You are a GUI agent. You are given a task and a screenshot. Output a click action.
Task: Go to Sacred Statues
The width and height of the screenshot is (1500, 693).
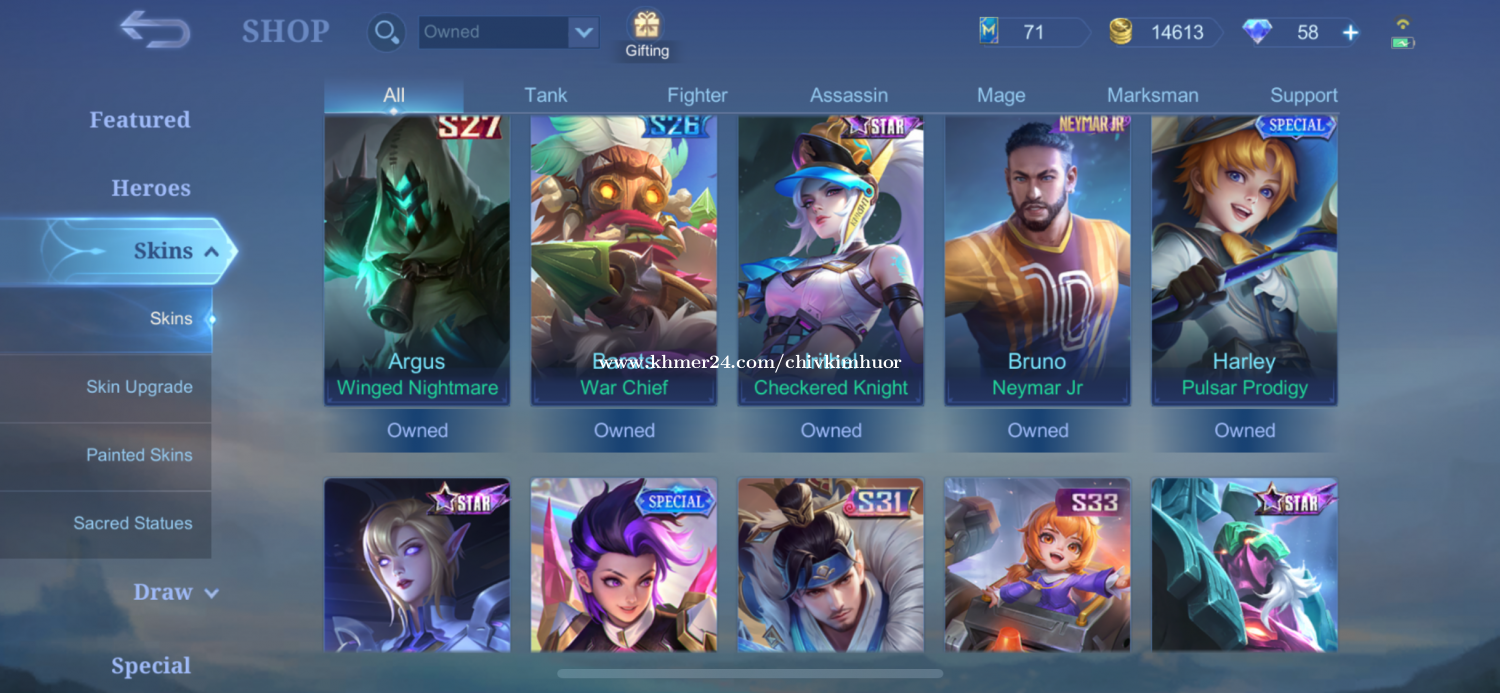point(133,523)
